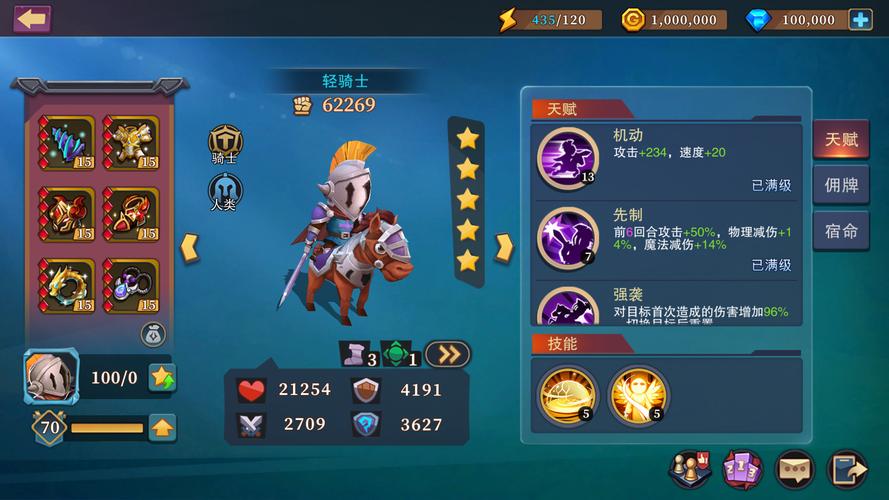
Task: Open the 宿命 tab
Action: pyautogui.click(x=840, y=231)
